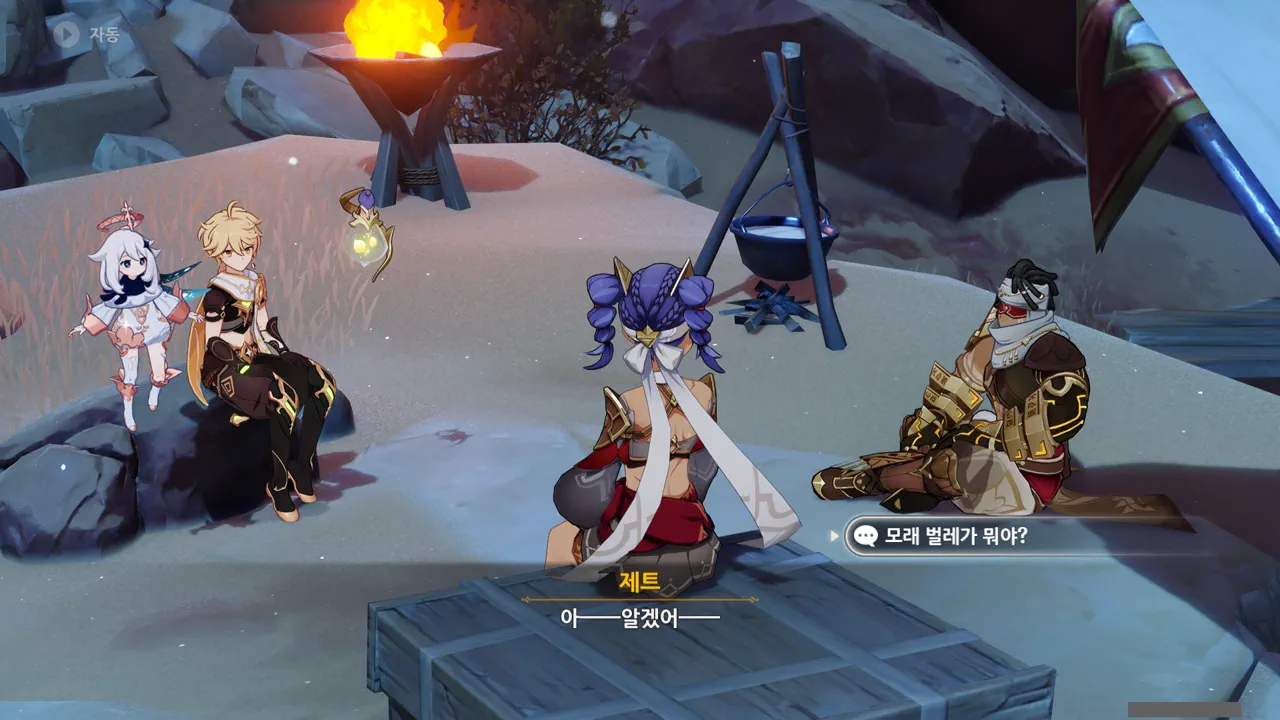The height and width of the screenshot is (720, 1280).
Task: Toggle the 자동 auto-play button
Action: (x=86, y=34)
